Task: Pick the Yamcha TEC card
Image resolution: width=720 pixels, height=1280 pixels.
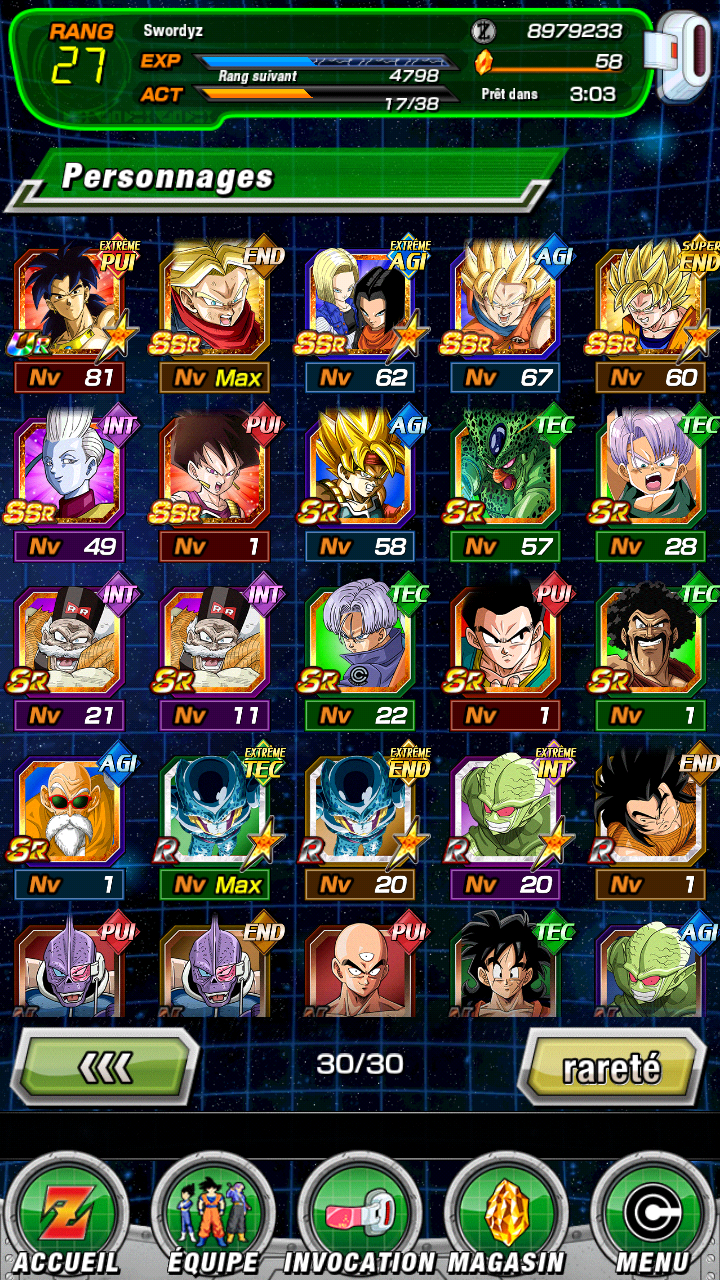Action: [x=506, y=965]
